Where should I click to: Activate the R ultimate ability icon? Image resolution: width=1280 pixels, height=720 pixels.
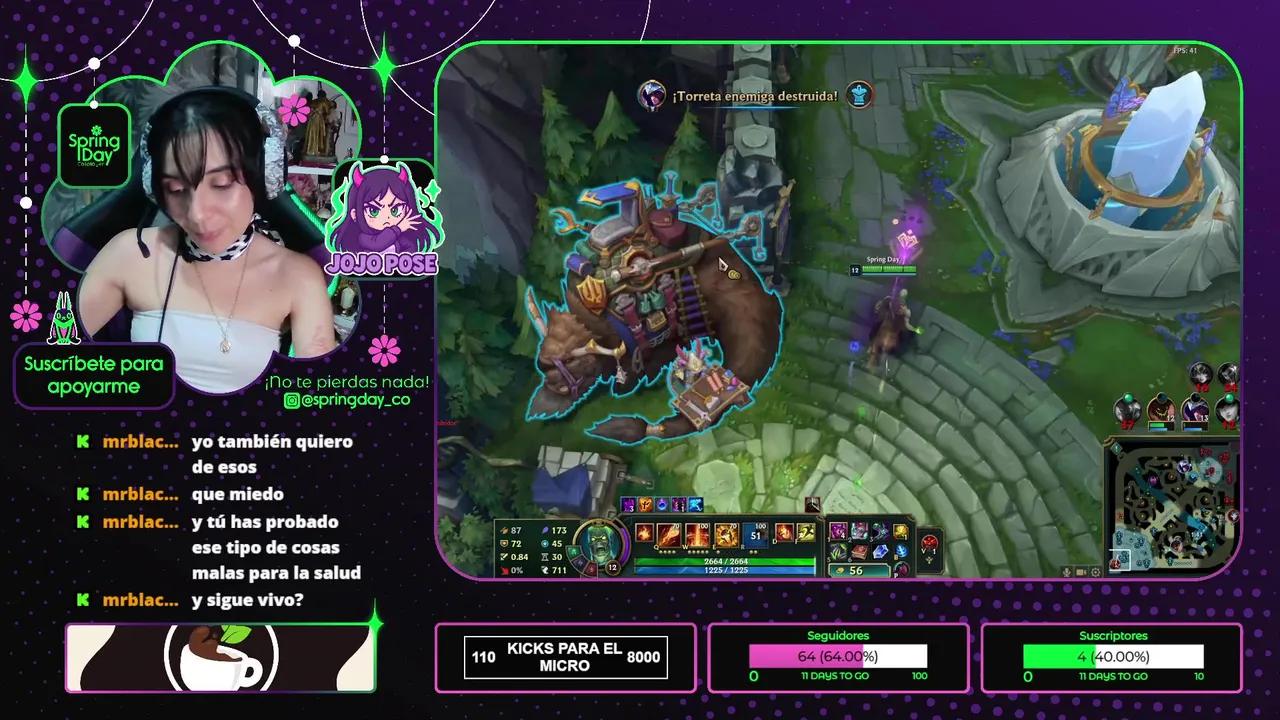click(754, 534)
